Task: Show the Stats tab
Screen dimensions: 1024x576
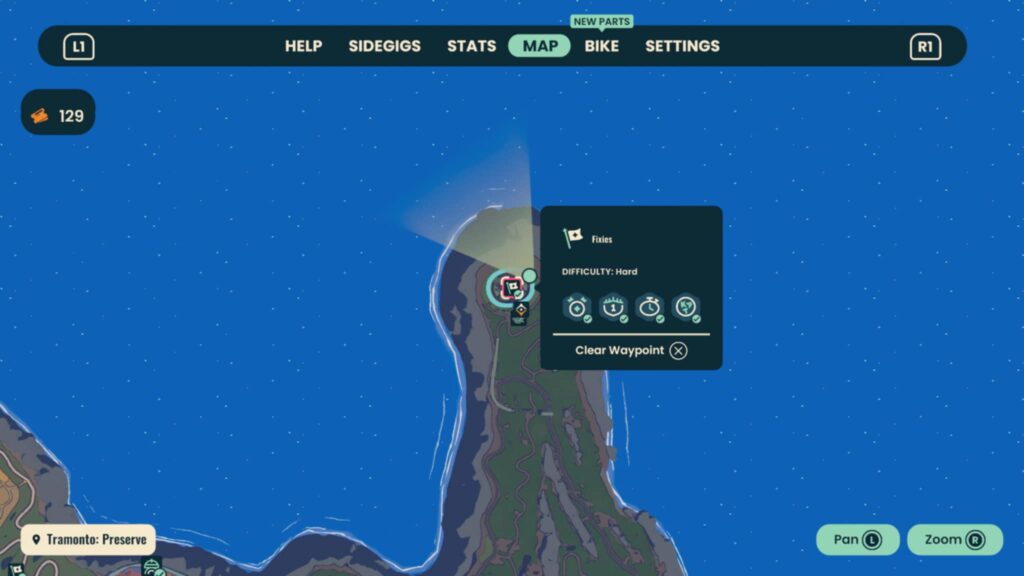Action: pos(471,46)
